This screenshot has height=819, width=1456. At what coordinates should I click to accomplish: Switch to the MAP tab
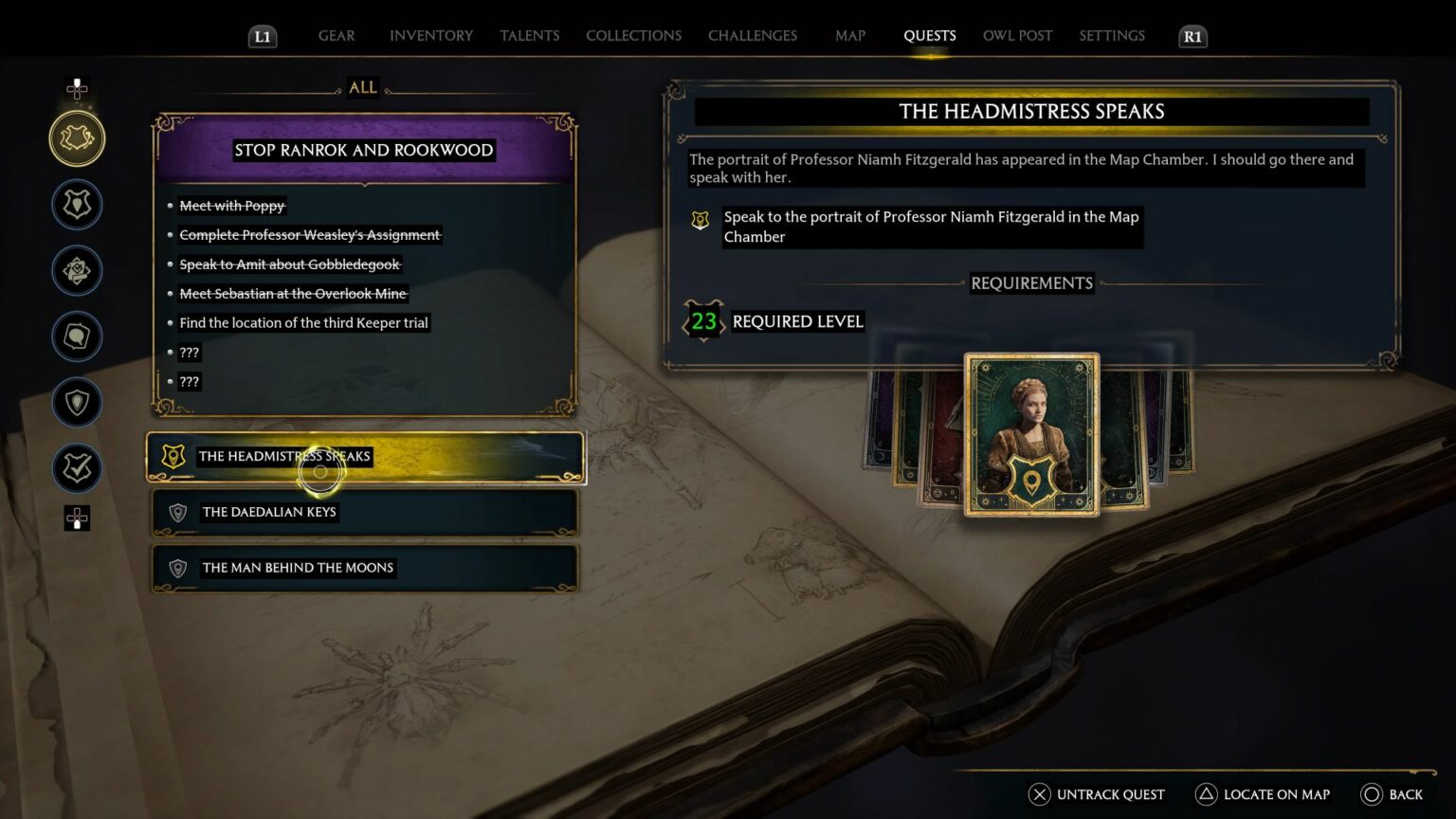pos(849,35)
